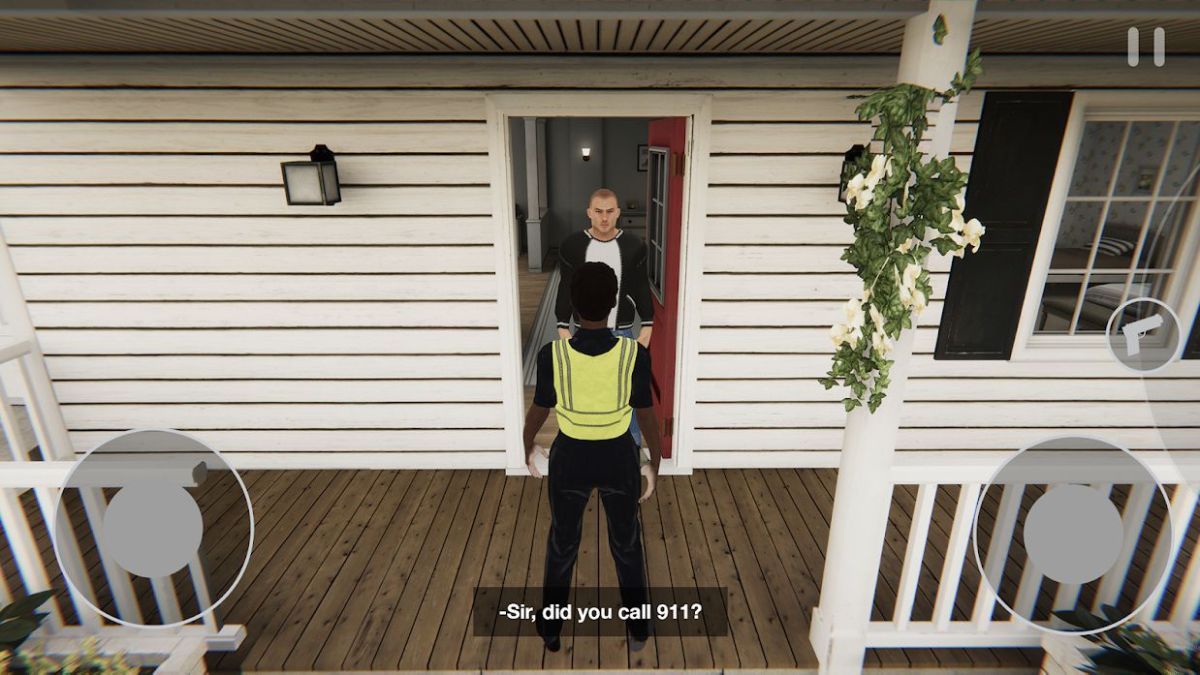Image resolution: width=1200 pixels, height=675 pixels.
Task: Pause the game with the pause button
Action: click(1146, 47)
